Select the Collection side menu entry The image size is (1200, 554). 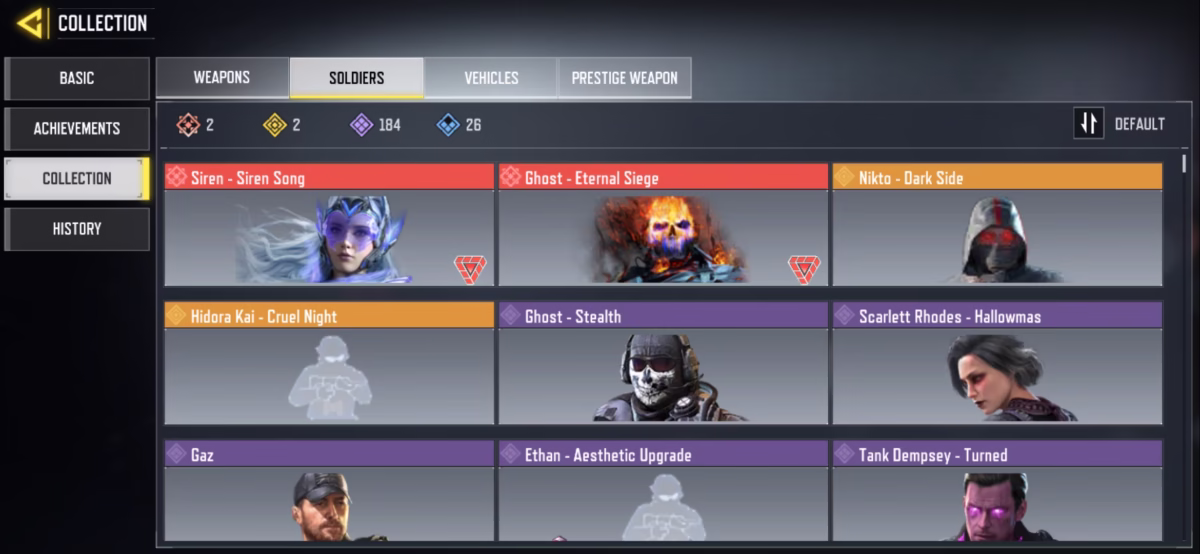click(77, 178)
